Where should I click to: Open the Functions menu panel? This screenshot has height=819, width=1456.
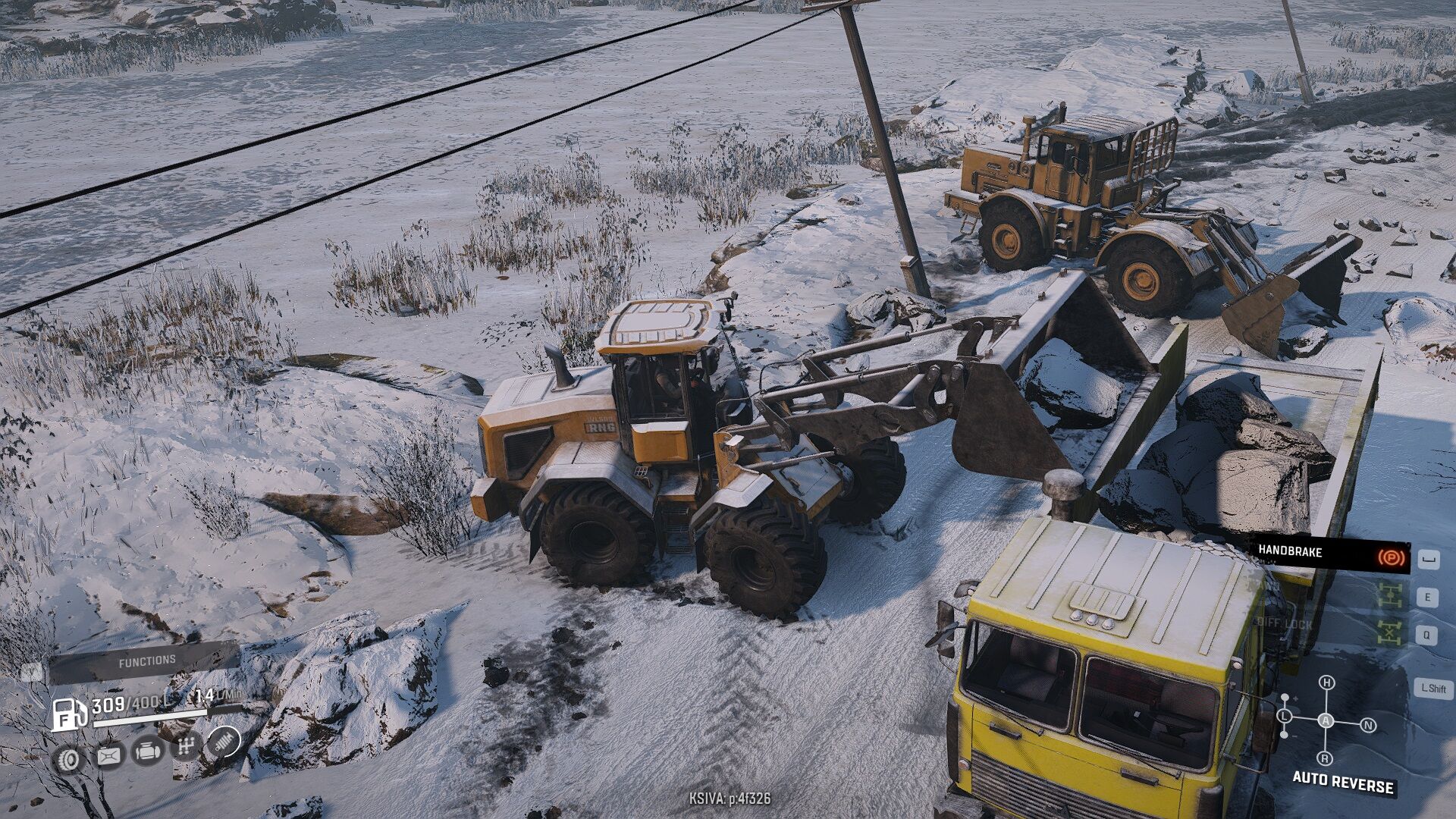point(146,661)
